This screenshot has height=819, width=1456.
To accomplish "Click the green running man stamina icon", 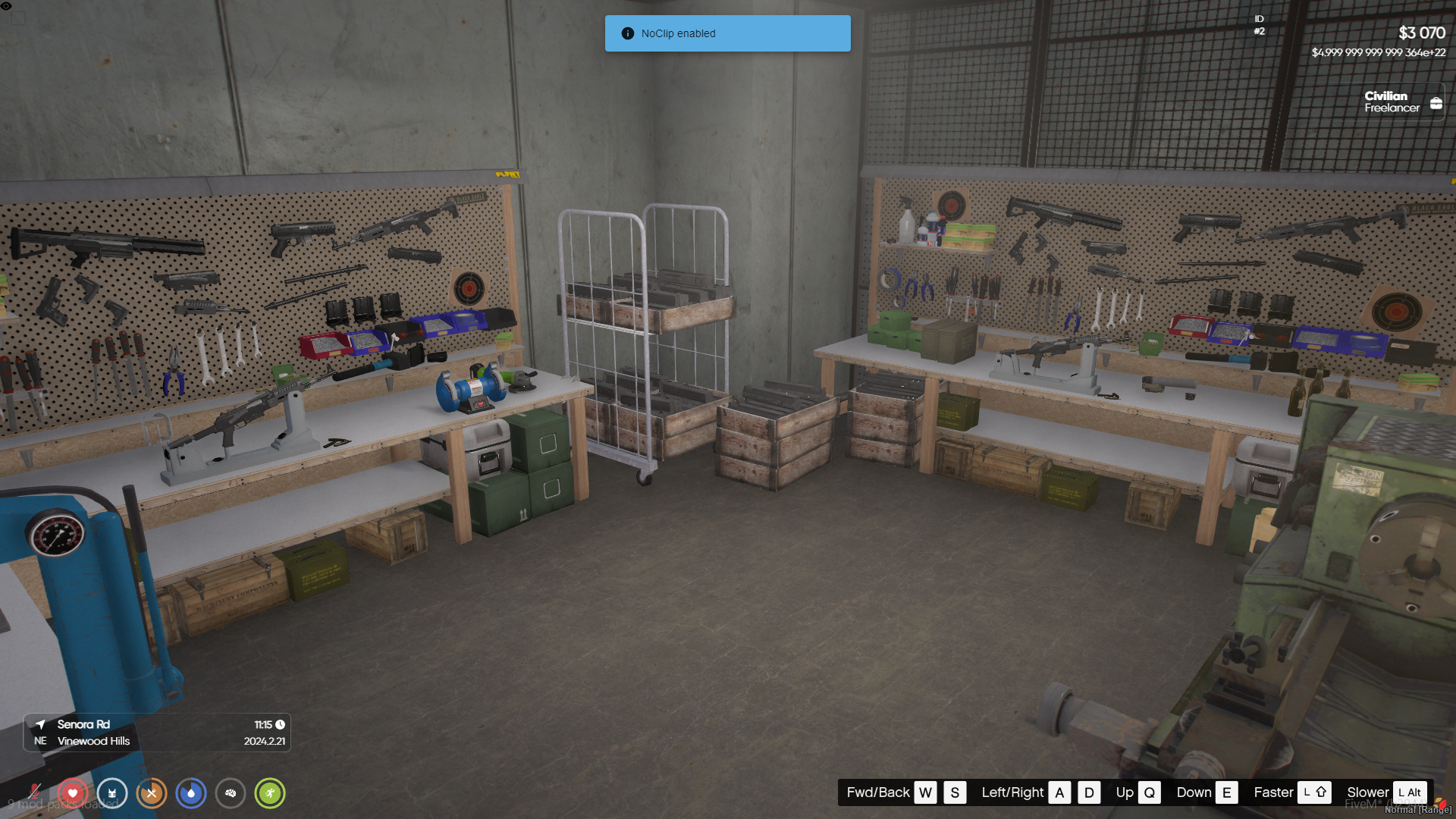I will pyautogui.click(x=270, y=793).
